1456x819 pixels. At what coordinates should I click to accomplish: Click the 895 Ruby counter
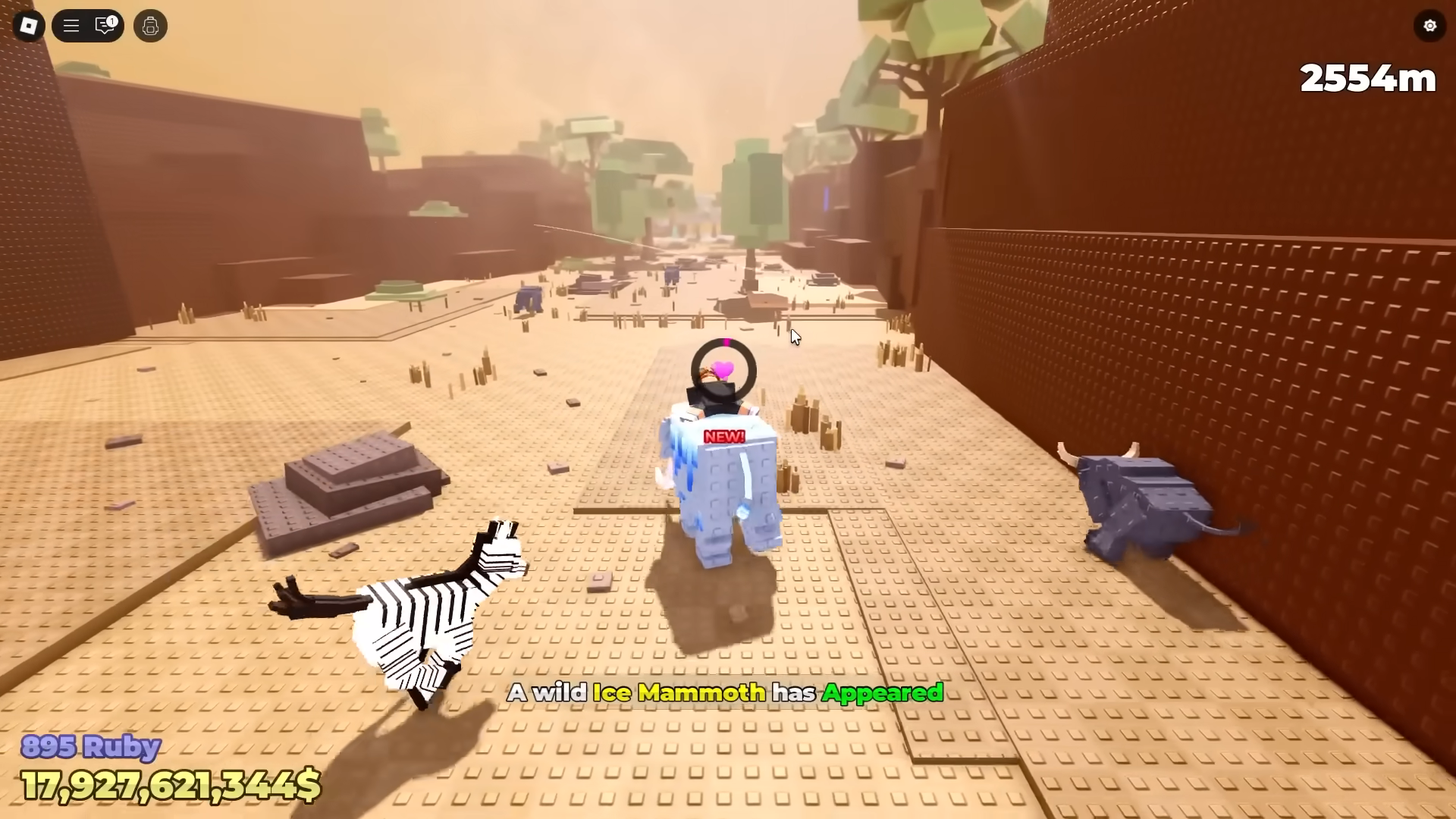89,747
